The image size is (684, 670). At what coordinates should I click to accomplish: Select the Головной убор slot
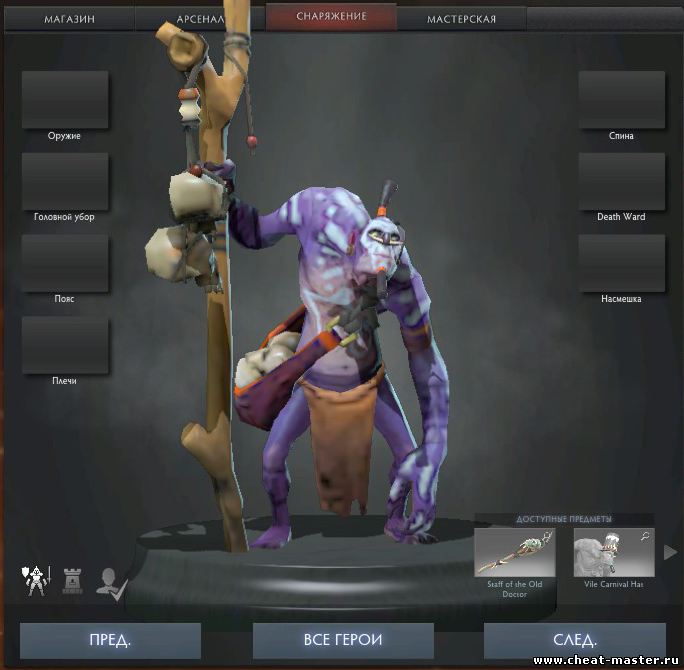(x=65, y=181)
